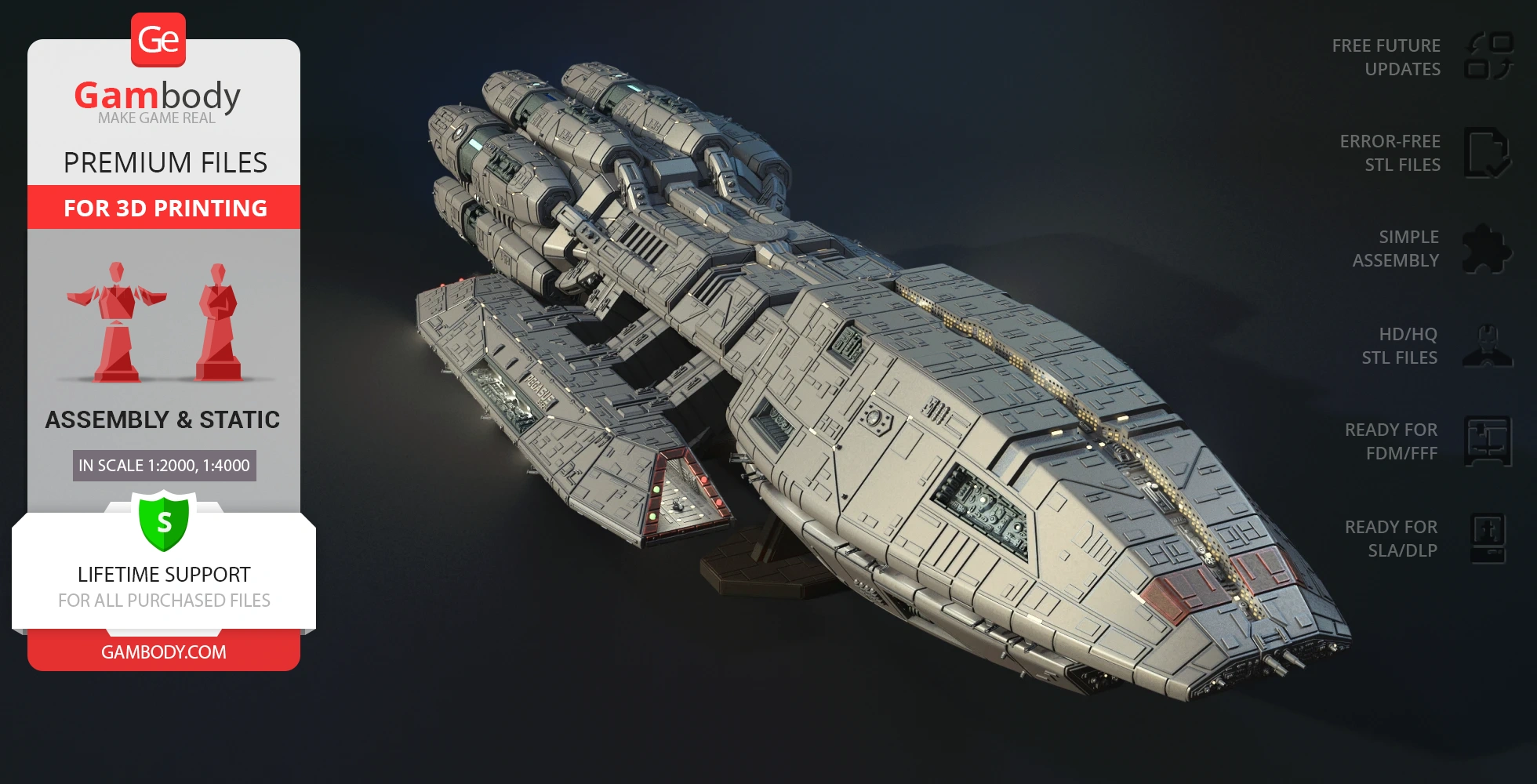The width and height of the screenshot is (1537, 784).
Task: Click the Error-Free STL Files icon
Action: [x=1487, y=153]
